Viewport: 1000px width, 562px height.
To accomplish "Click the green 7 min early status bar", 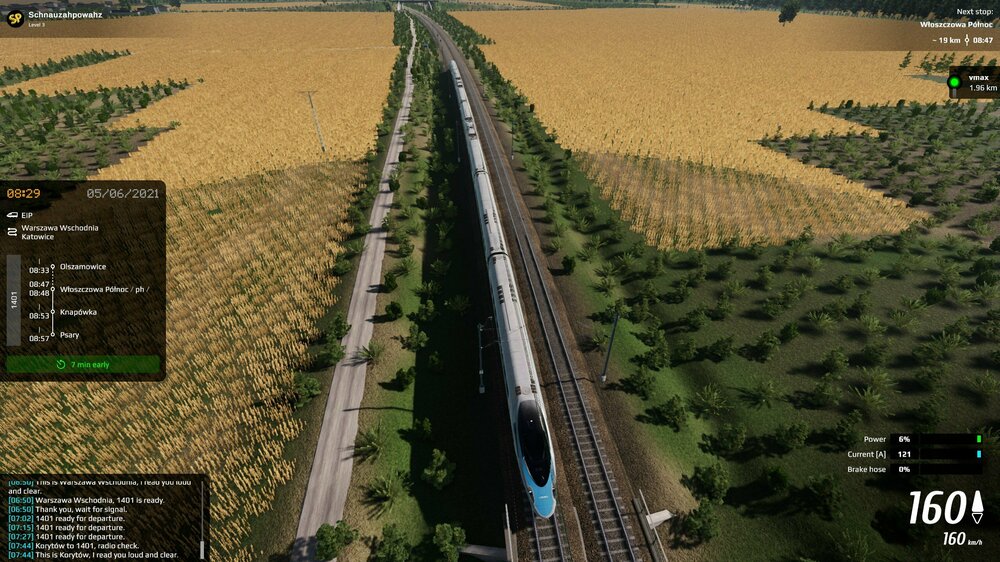I will click(83, 365).
